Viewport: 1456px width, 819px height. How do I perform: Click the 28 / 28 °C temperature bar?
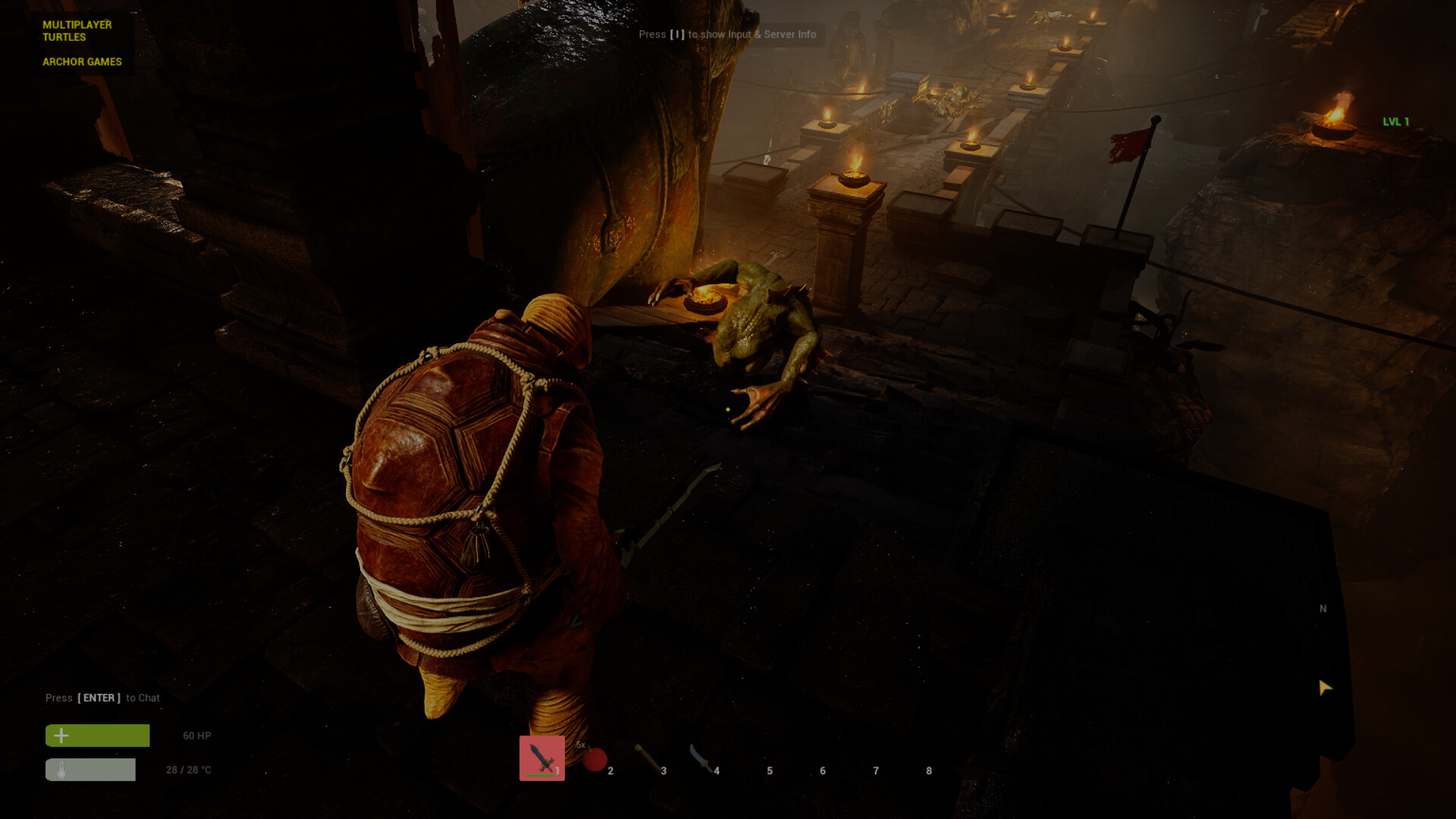pos(90,769)
